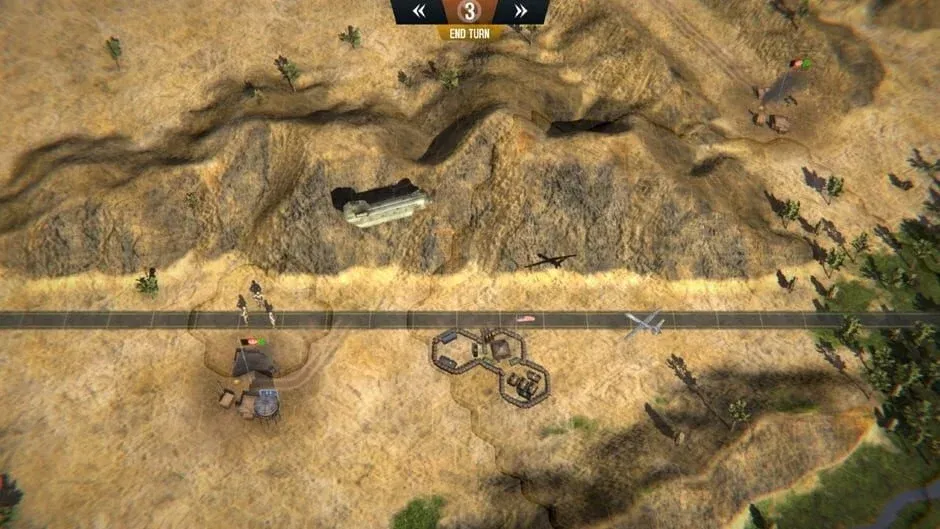This screenshot has height=529, width=940.
Task: Click the right double-chevron arrow
Action: [x=520, y=11]
